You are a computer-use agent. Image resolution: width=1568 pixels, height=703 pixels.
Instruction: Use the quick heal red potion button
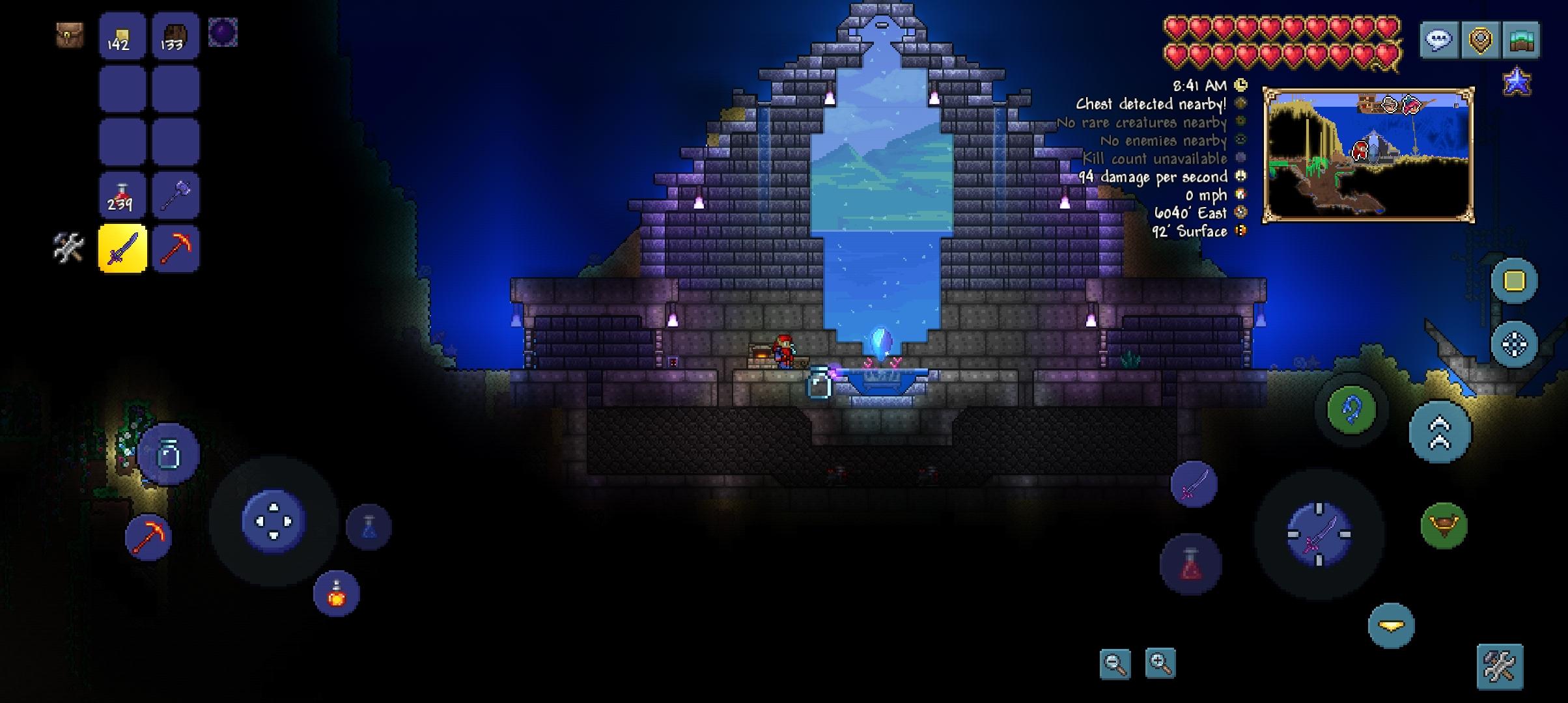pyautogui.click(x=1190, y=564)
